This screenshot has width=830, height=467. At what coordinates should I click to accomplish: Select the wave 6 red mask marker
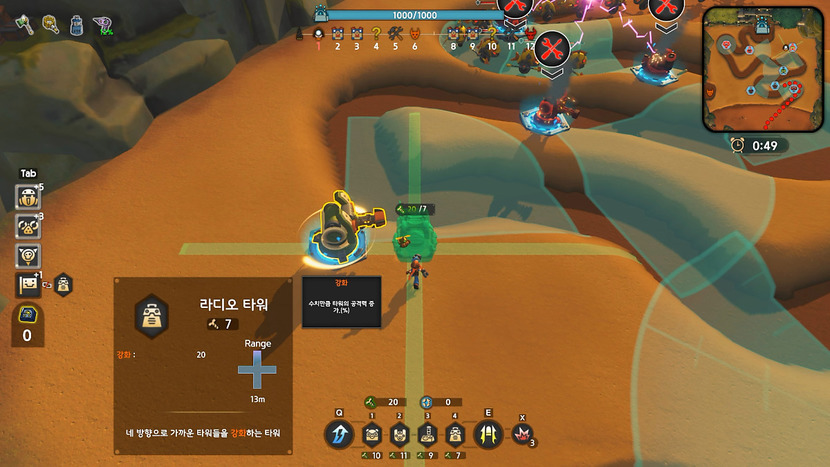coord(414,35)
